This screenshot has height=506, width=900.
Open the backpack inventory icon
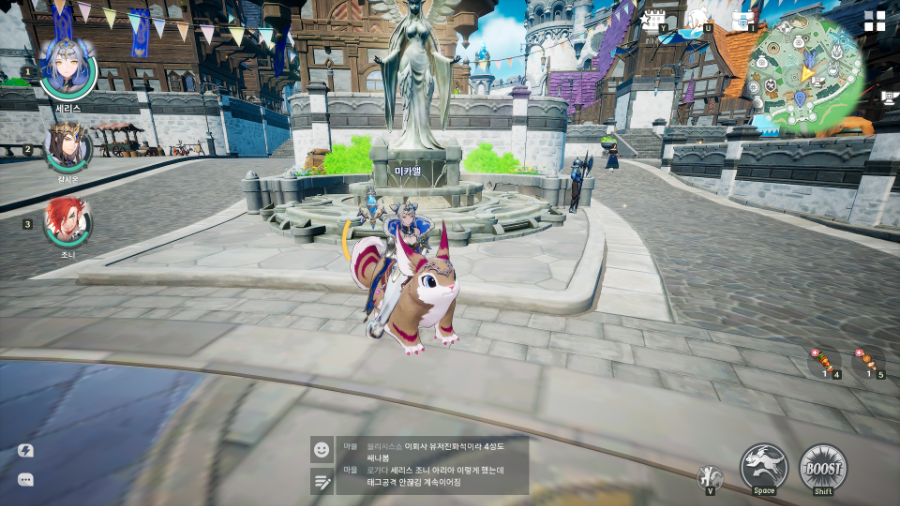click(742, 20)
